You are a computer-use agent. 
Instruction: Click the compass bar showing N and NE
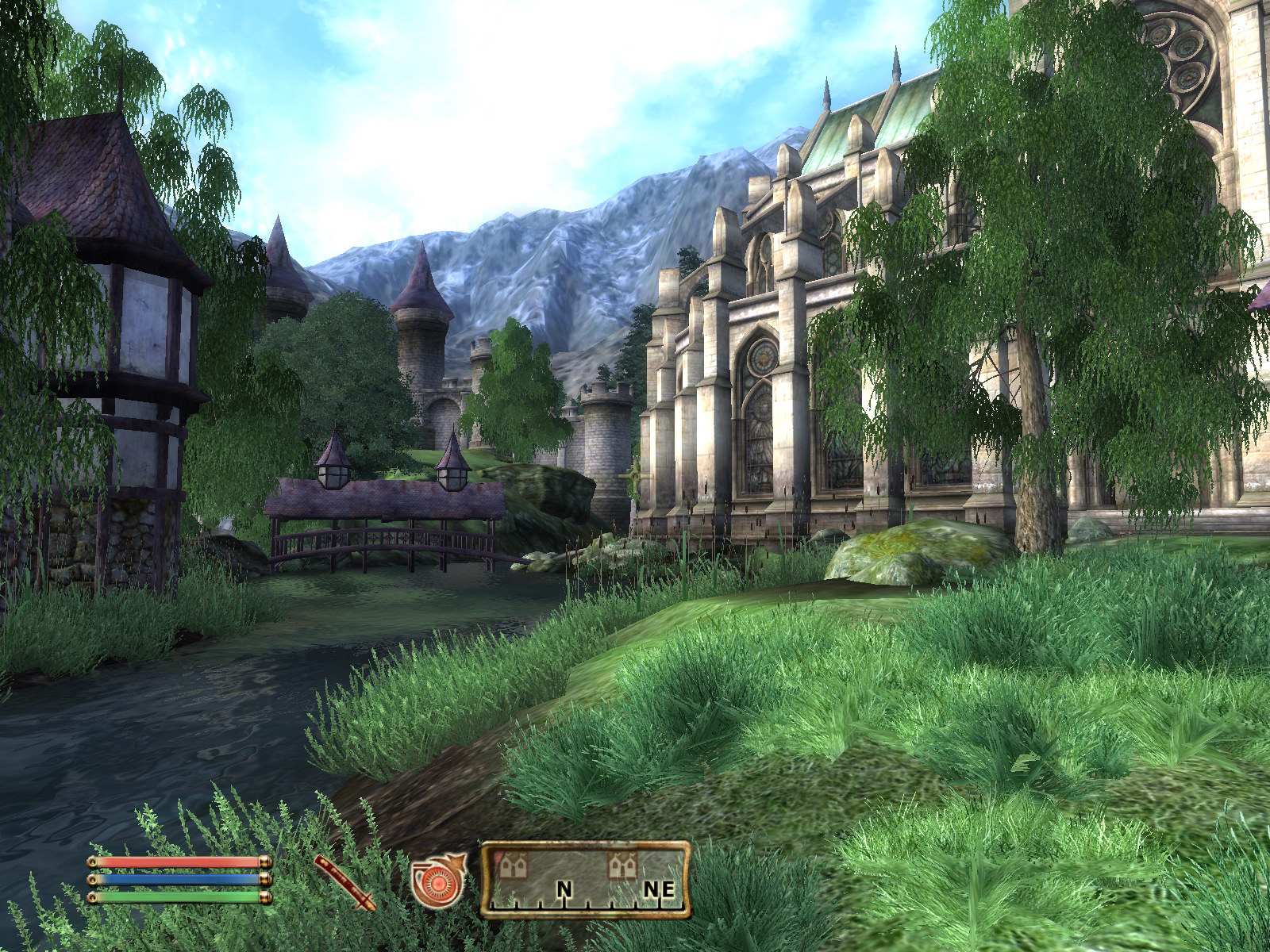click(585, 881)
